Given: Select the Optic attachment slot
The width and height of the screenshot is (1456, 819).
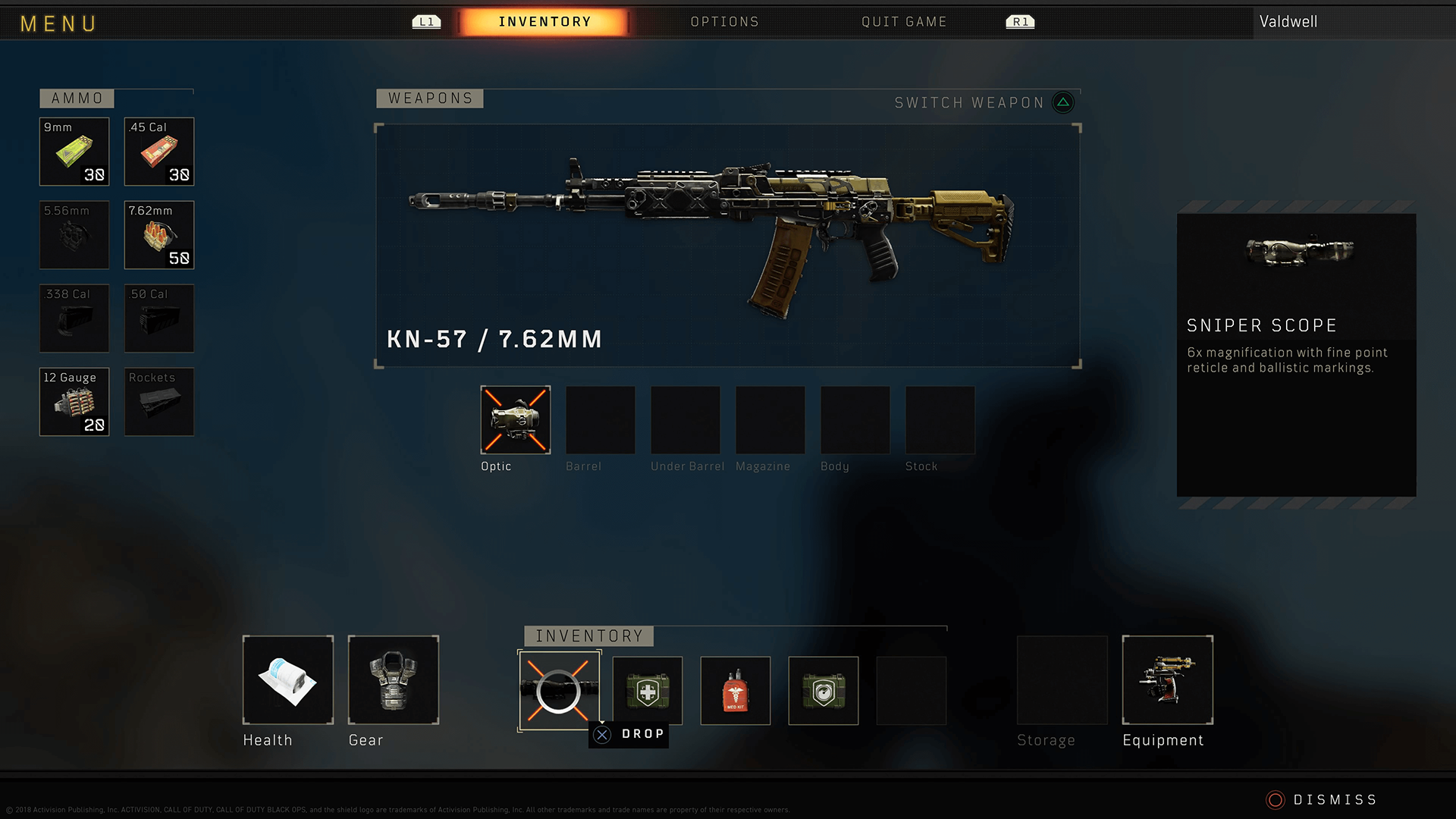Looking at the screenshot, I should [x=516, y=420].
